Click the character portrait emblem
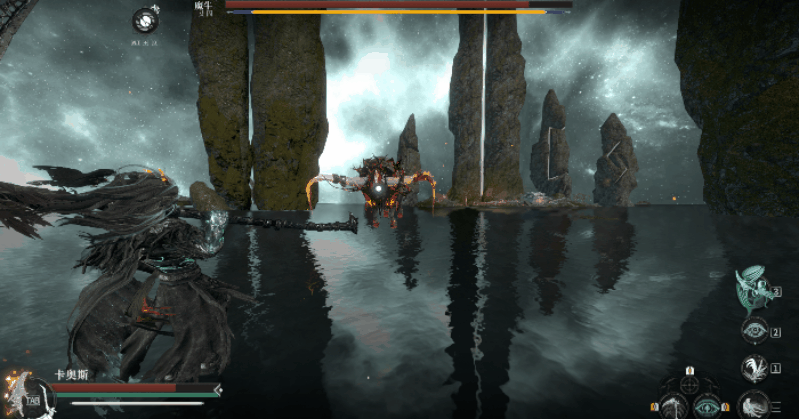799x419 pixels. (x=17, y=392)
